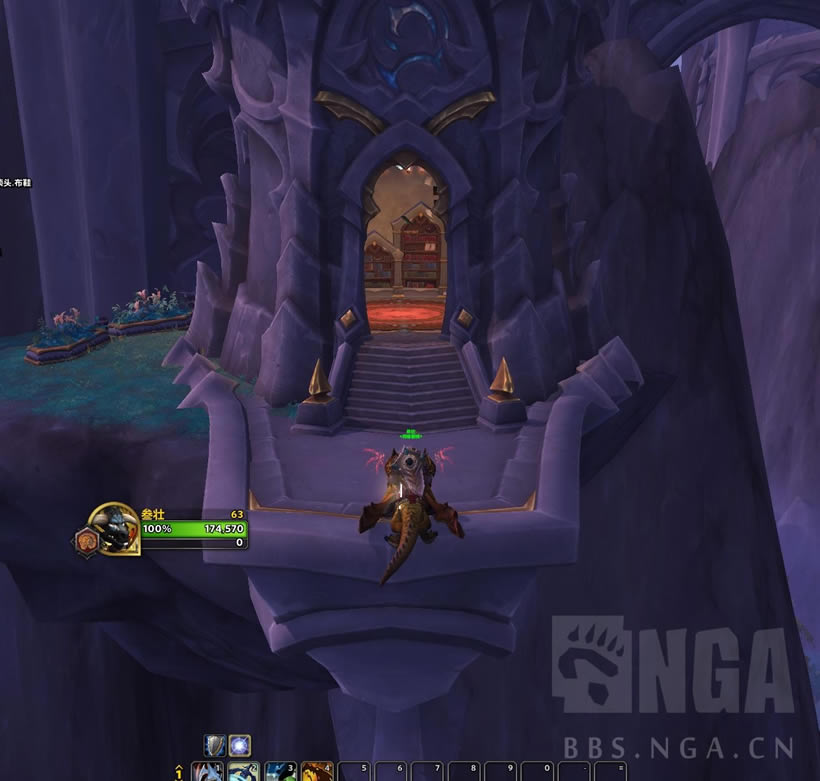Activate the shield icon above the action bar
The height and width of the screenshot is (781, 820).
[214, 745]
